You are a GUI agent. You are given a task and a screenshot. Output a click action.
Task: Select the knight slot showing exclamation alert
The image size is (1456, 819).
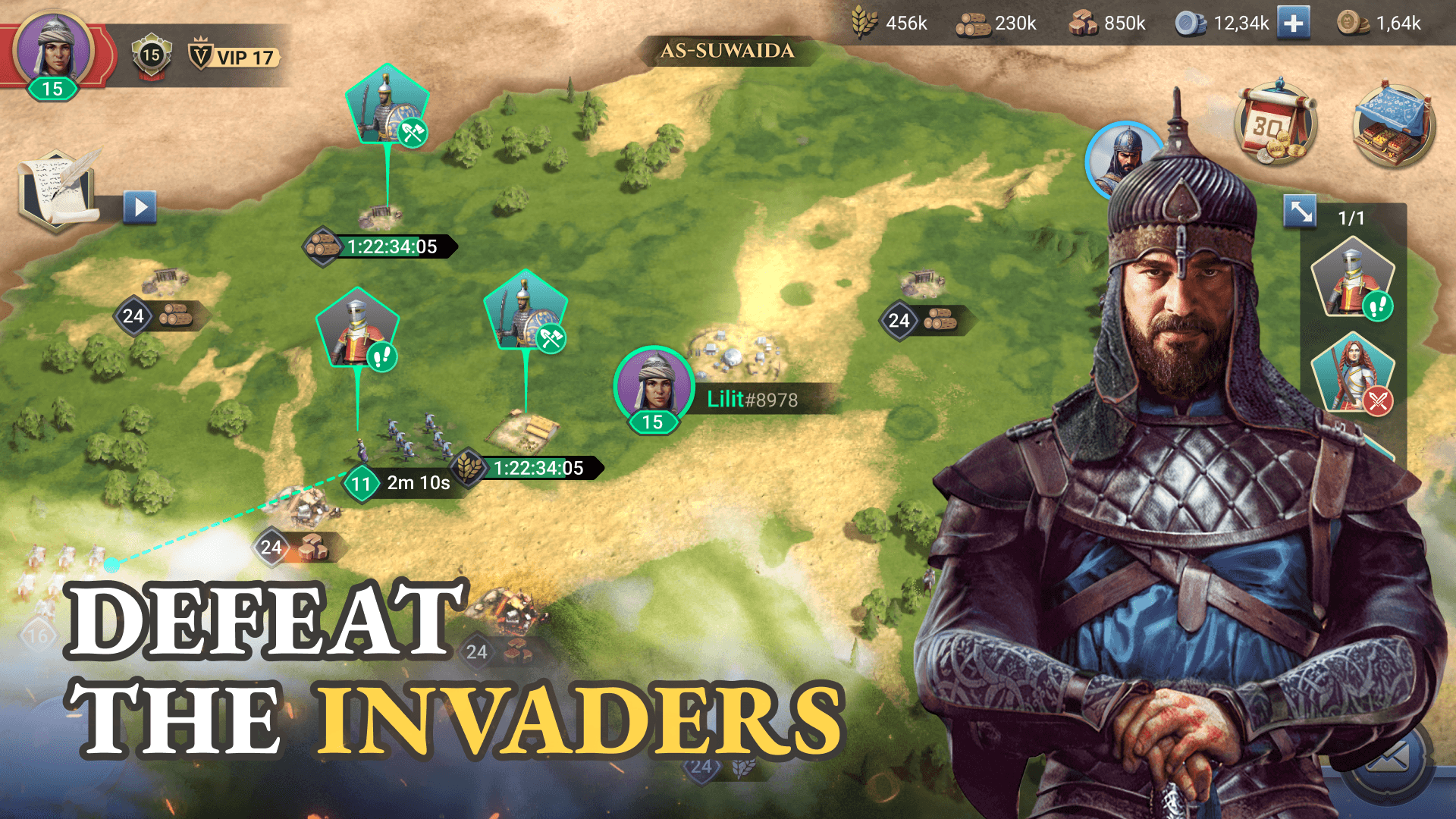pos(1354,278)
